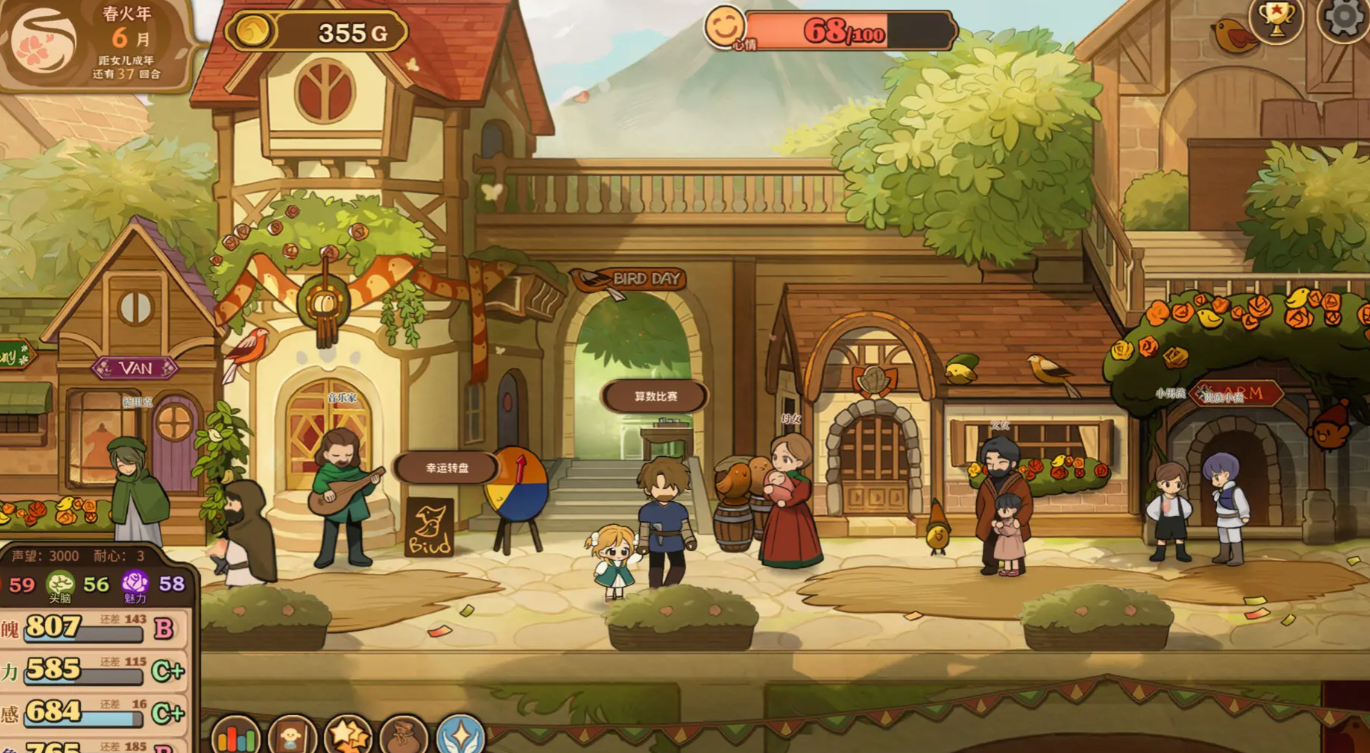Choose the 算数比赛 arithmetic contest label
This screenshot has width=1370, height=753.
pos(655,396)
